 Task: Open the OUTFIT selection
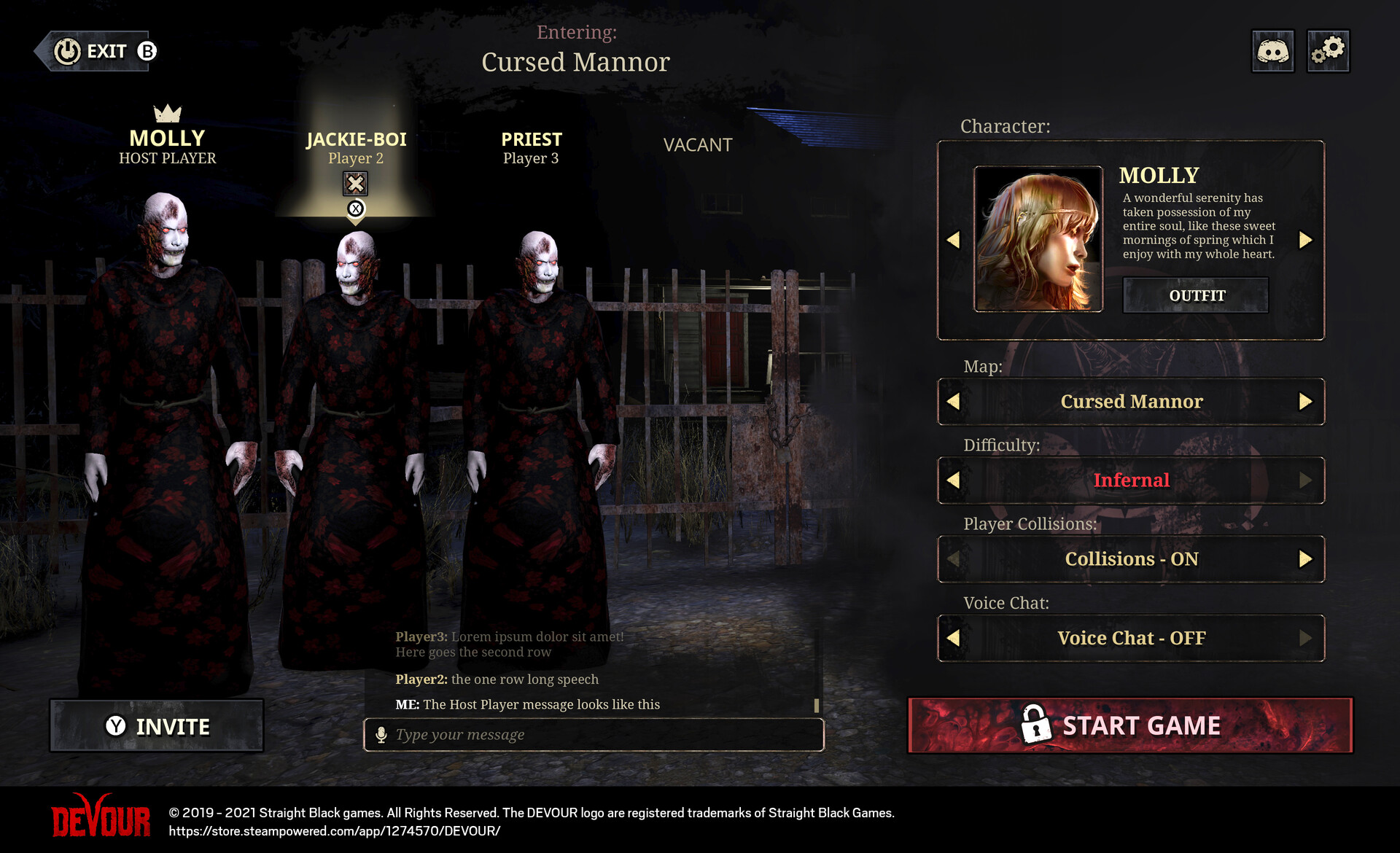tap(1196, 295)
